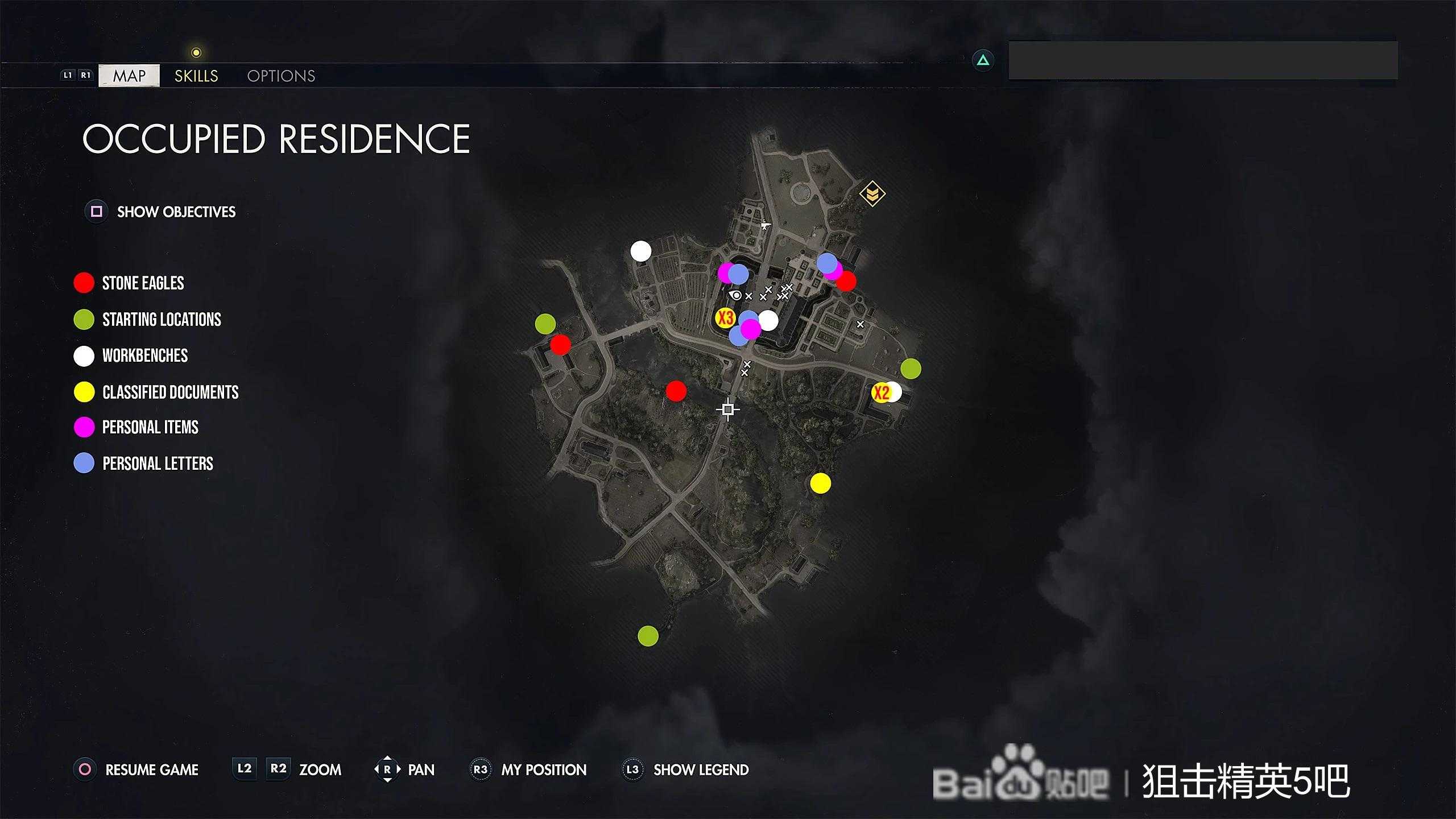Click the X2 classified documents marker
This screenshot has height=819, width=1456.
[881, 392]
